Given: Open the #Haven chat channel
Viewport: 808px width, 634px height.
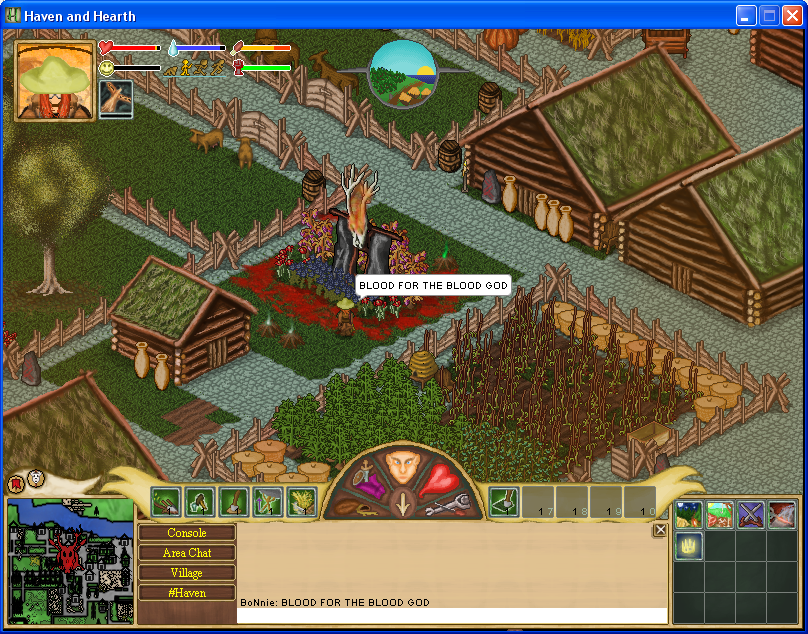Looking at the screenshot, I should pyautogui.click(x=187, y=593).
